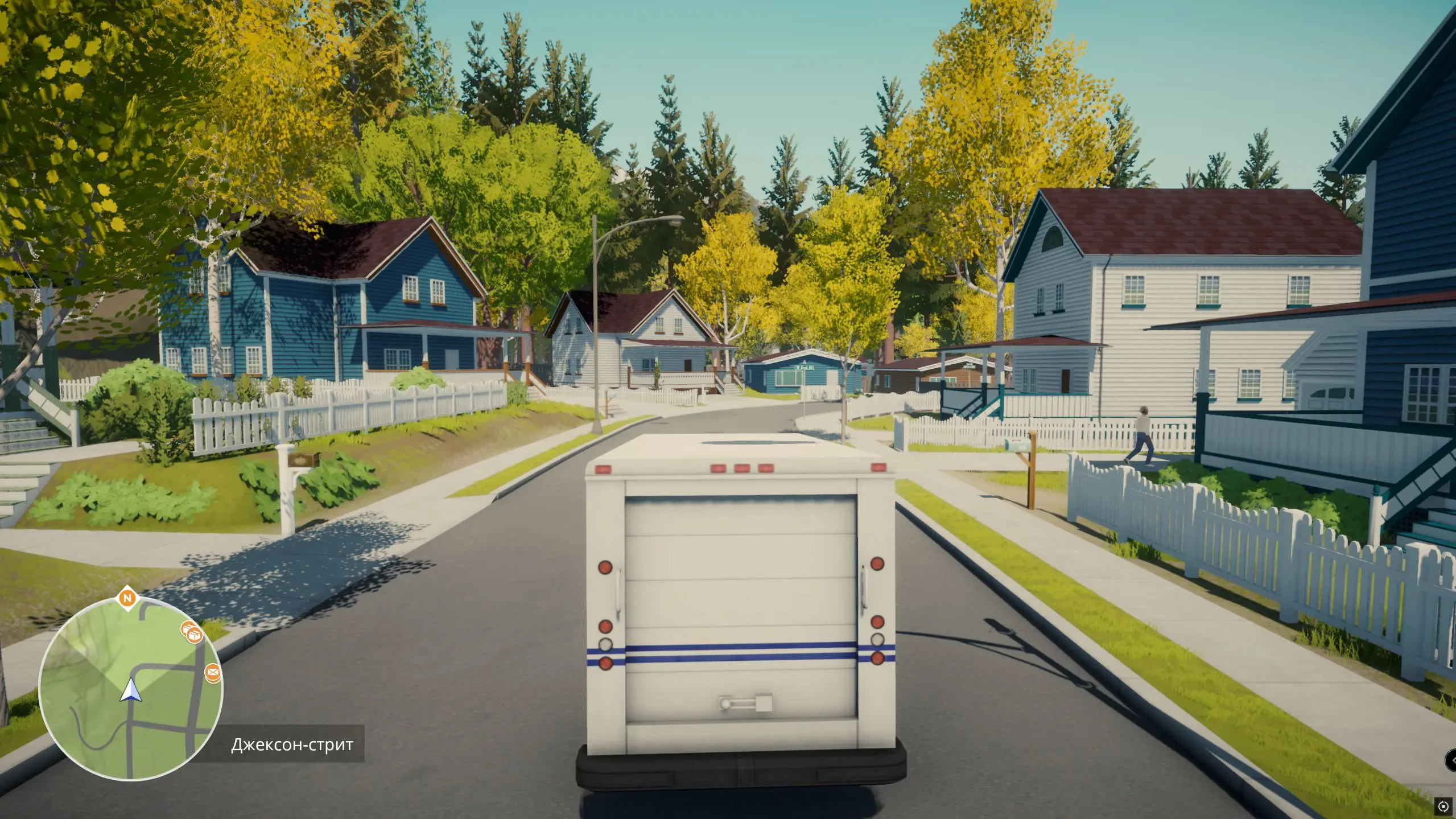Select the package box delivery marker

pos(193,632)
